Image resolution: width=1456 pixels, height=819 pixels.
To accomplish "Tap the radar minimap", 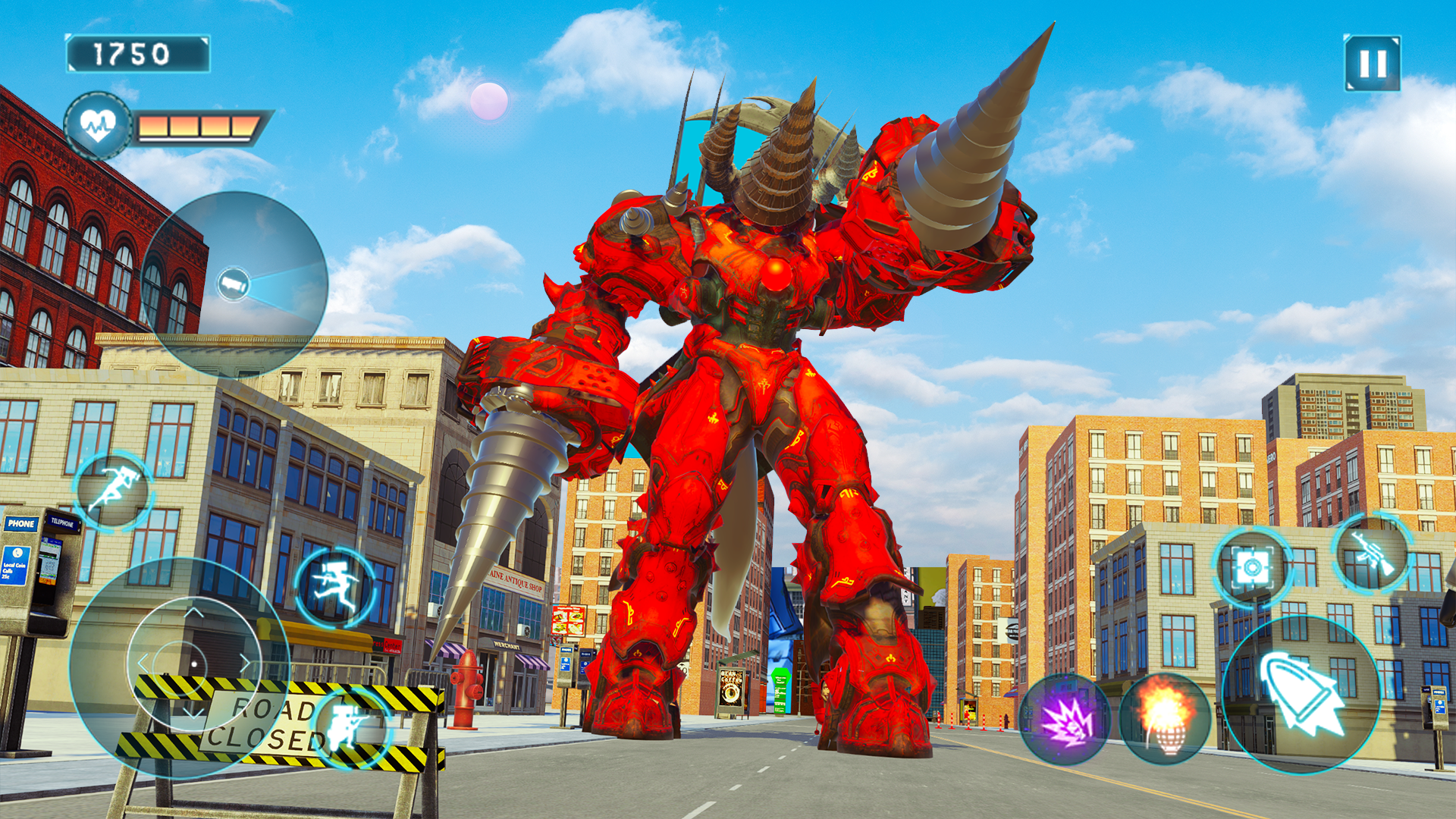I will tap(234, 284).
